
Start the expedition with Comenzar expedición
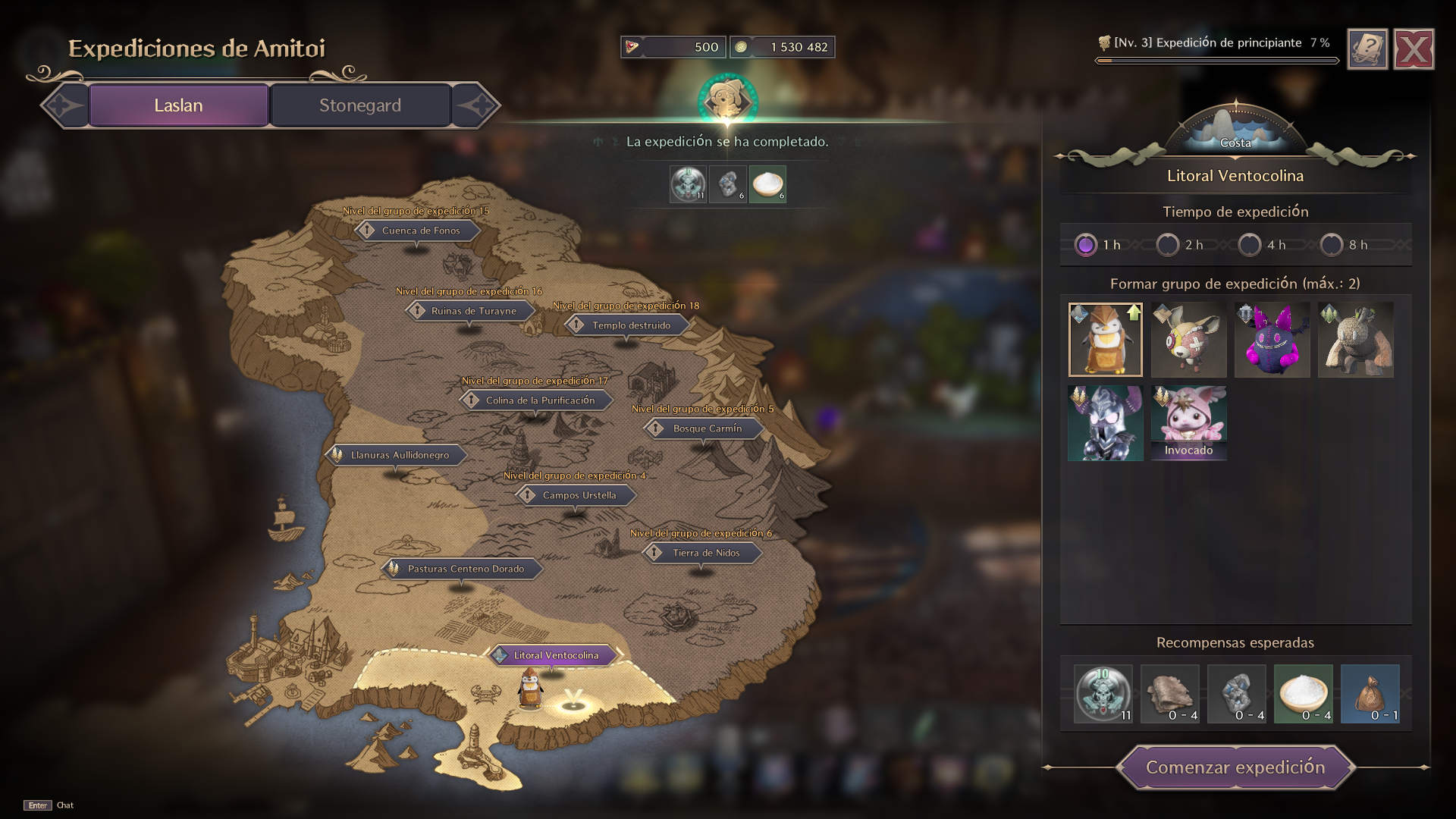pyautogui.click(x=1235, y=767)
